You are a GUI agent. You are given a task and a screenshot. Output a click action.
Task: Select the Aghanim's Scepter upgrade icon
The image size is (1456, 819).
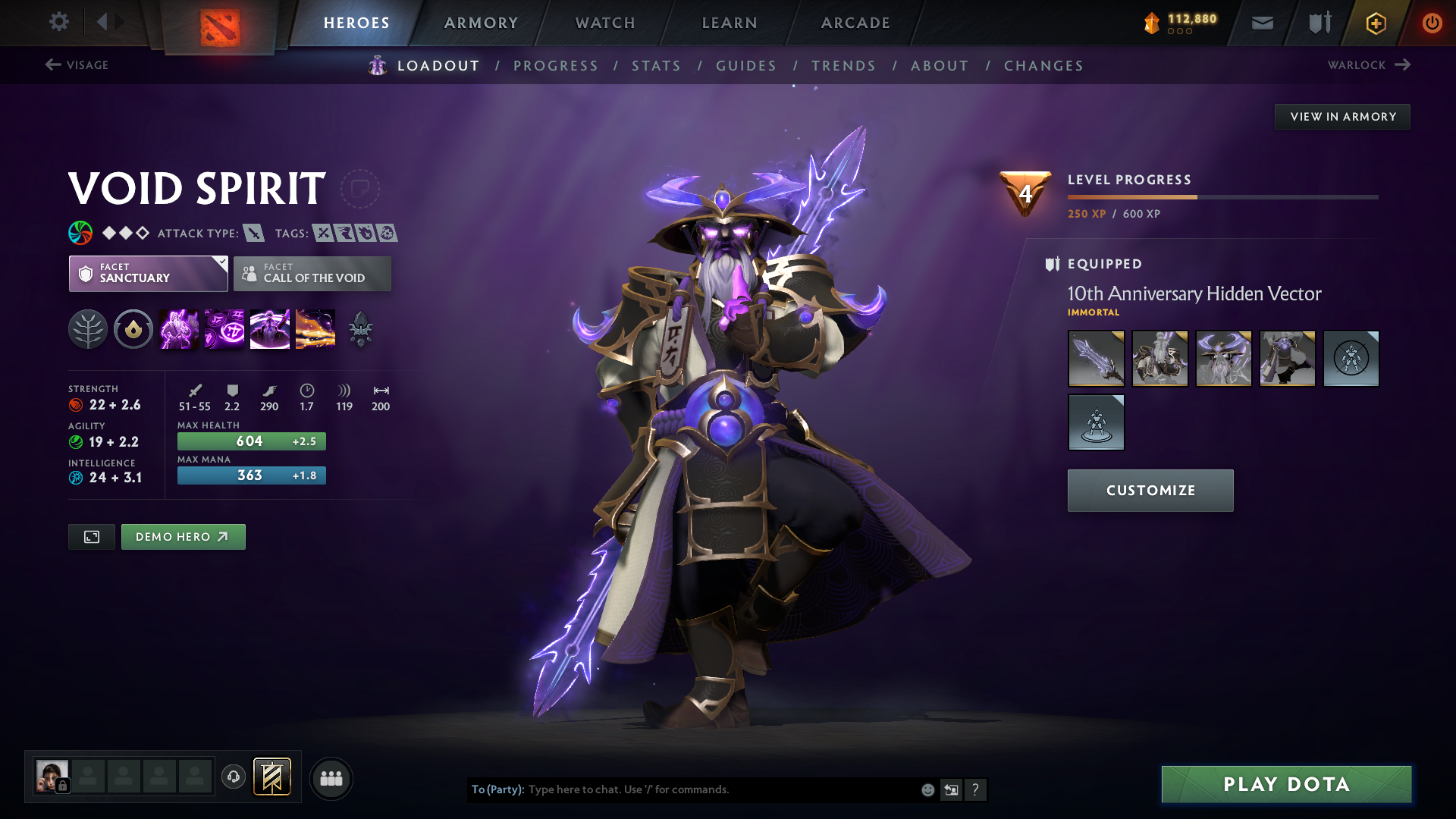coord(360,328)
